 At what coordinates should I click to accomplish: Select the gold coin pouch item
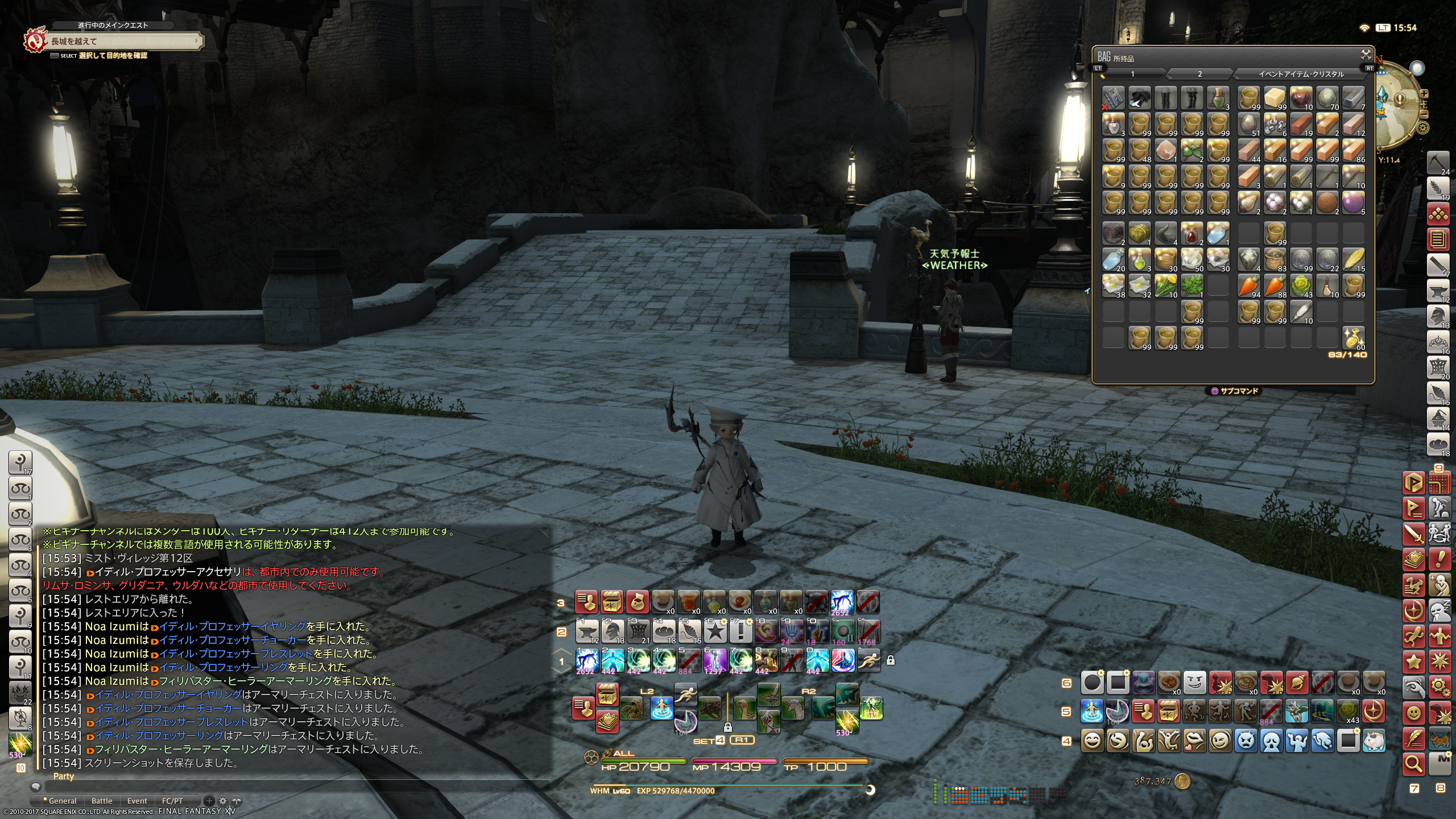1354,338
